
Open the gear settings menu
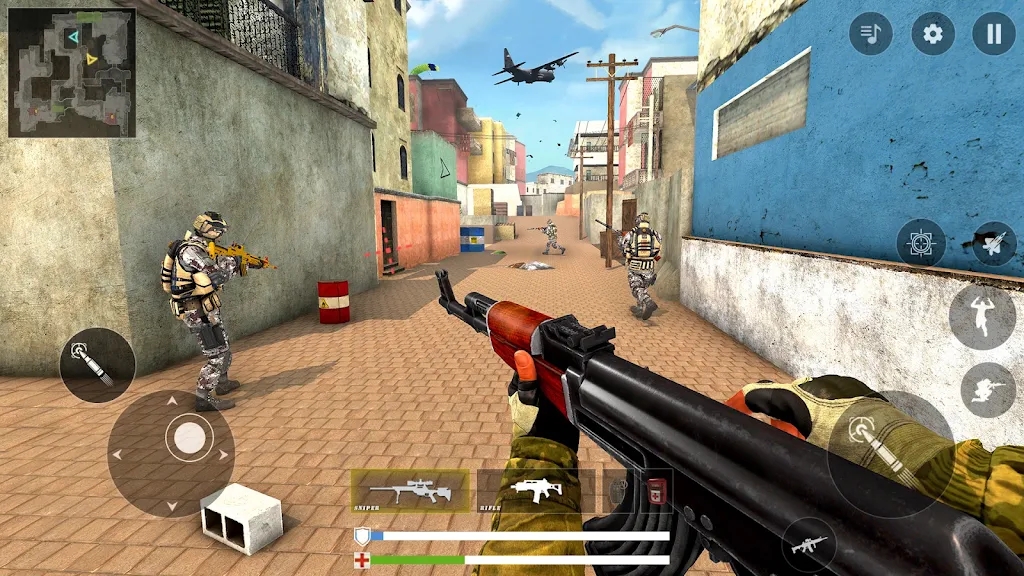click(x=932, y=34)
